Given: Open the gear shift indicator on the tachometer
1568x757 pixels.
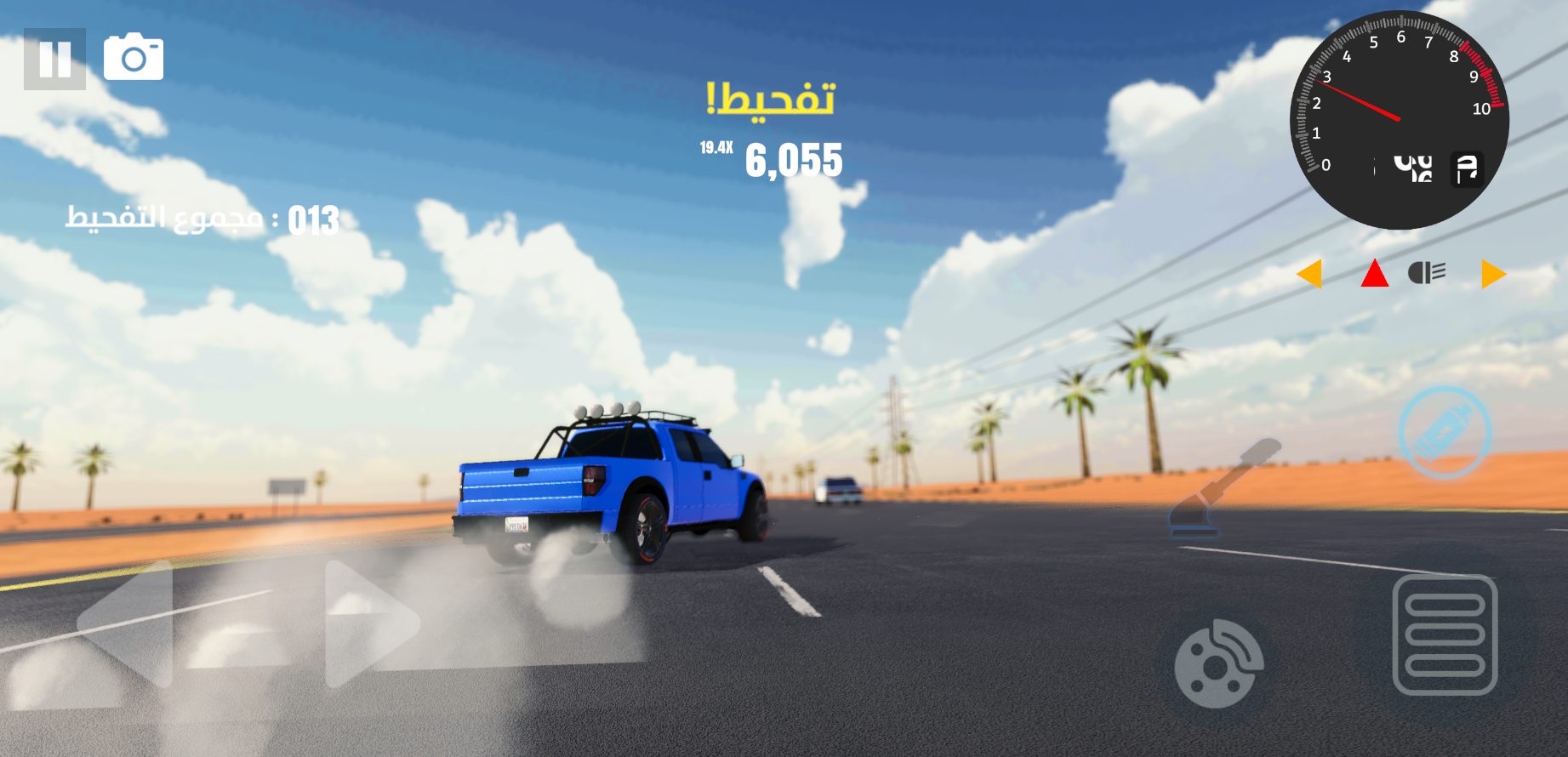Looking at the screenshot, I should (x=1466, y=168).
